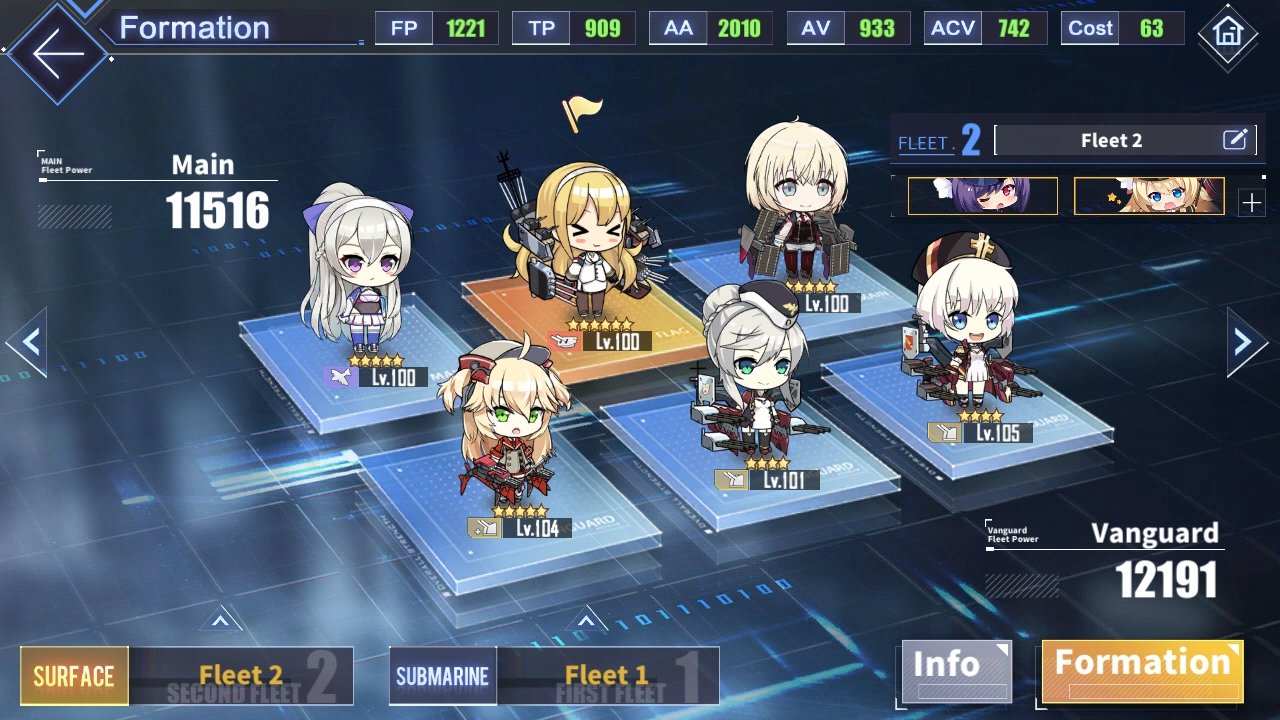Switch to the next fleet

click(x=1248, y=342)
